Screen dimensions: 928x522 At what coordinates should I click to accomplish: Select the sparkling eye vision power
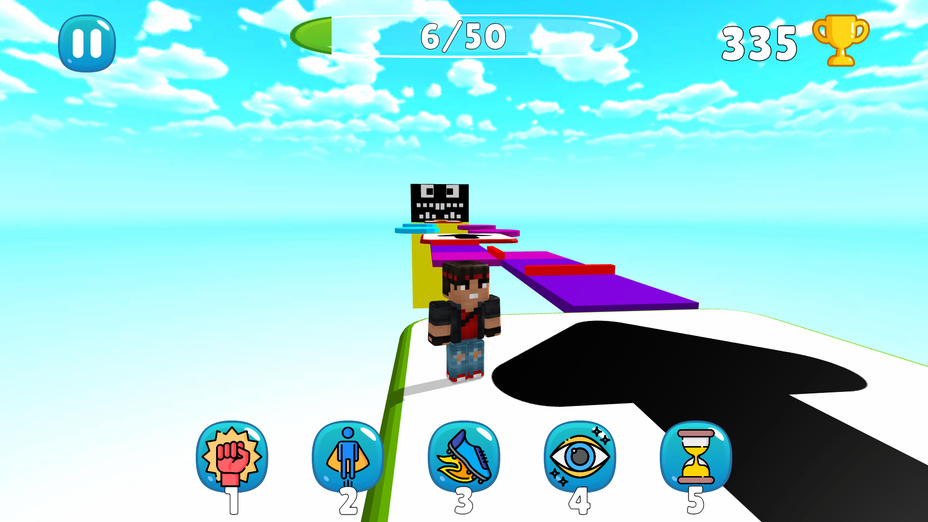tap(580, 456)
